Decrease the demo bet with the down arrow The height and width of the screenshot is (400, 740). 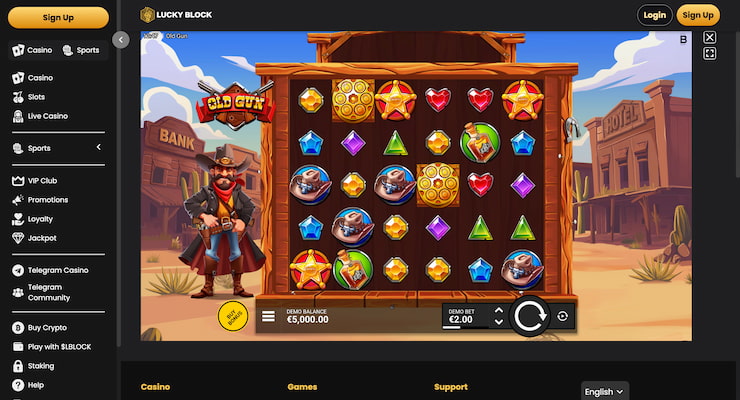click(x=499, y=323)
